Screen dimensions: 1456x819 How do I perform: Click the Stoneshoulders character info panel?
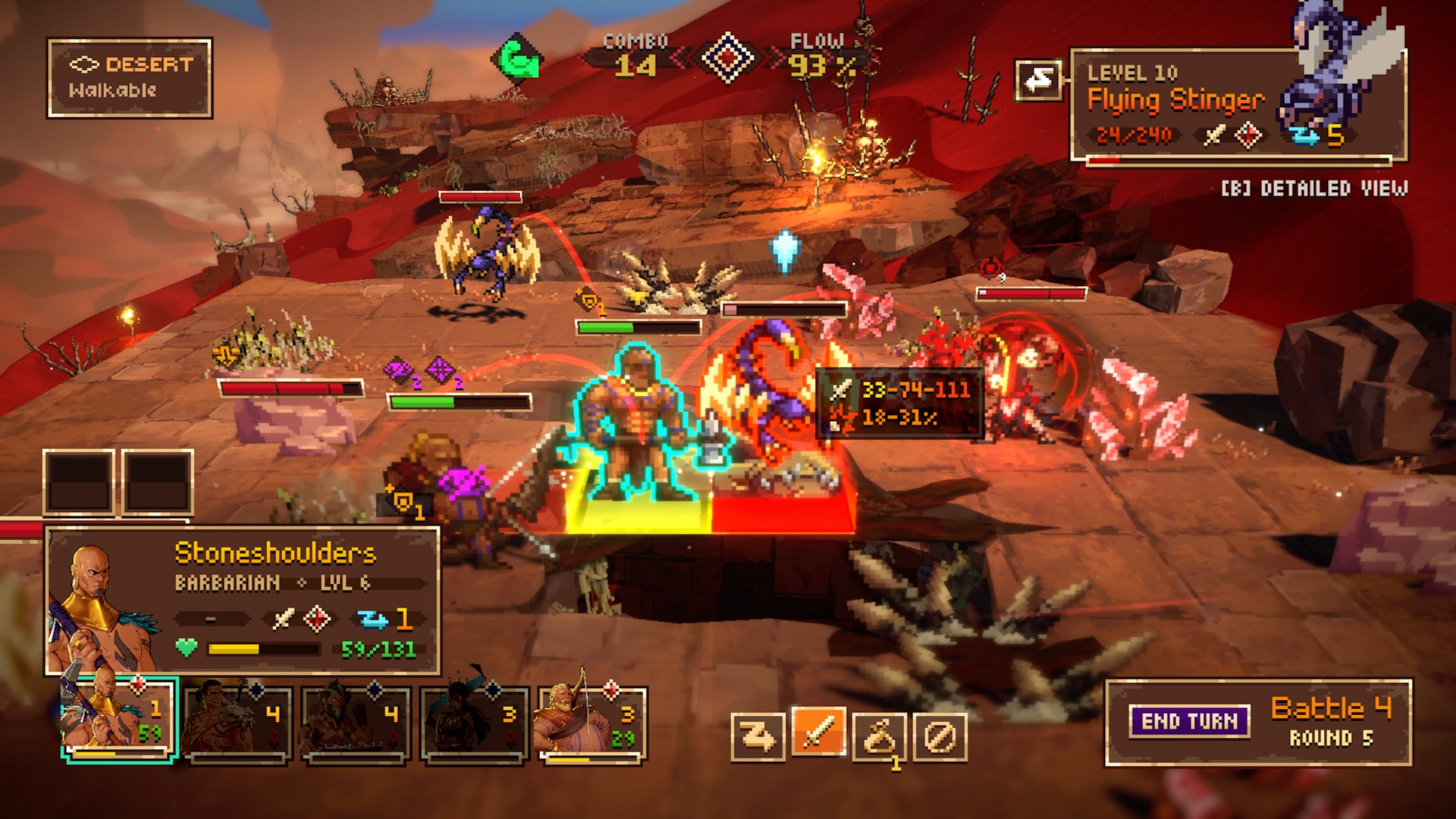pyautogui.click(x=243, y=599)
